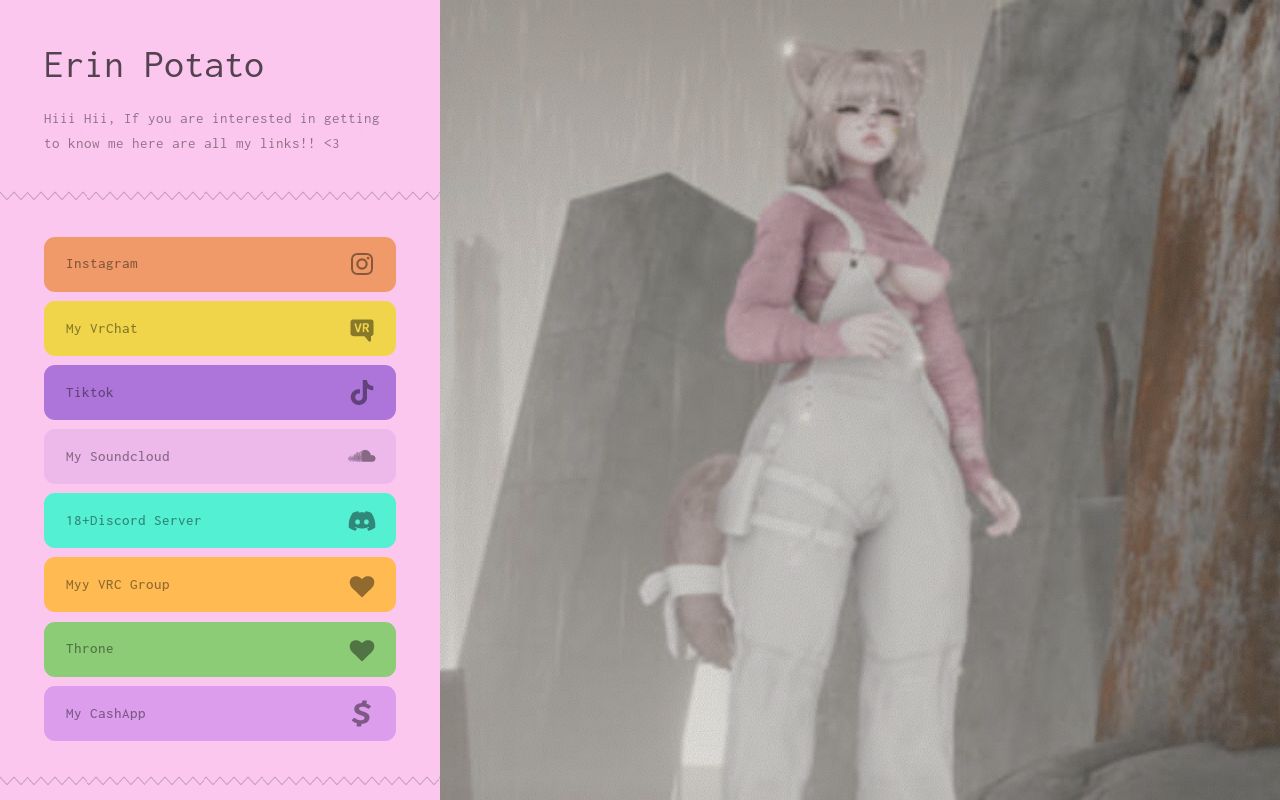Screen dimensions: 1280x800
Task: Click the Instagram camera icon
Action: [x=361, y=264]
